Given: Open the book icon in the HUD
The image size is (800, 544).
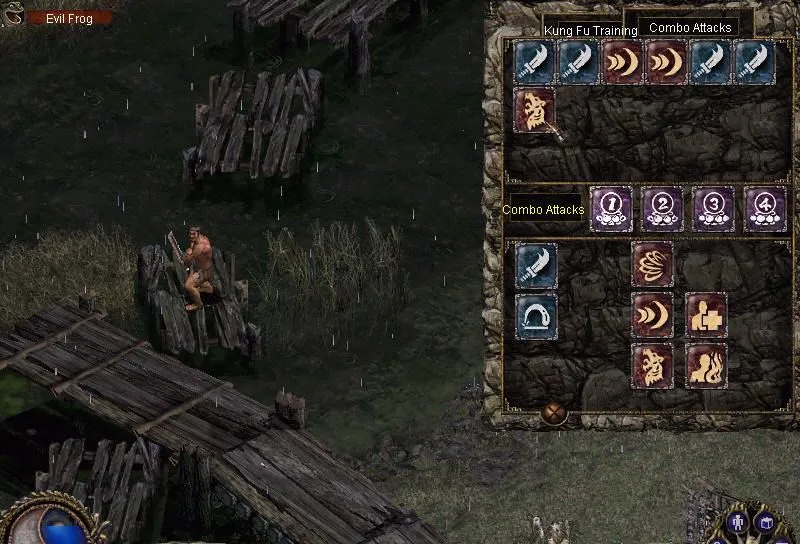Looking at the screenshot, I should point(765,522).
